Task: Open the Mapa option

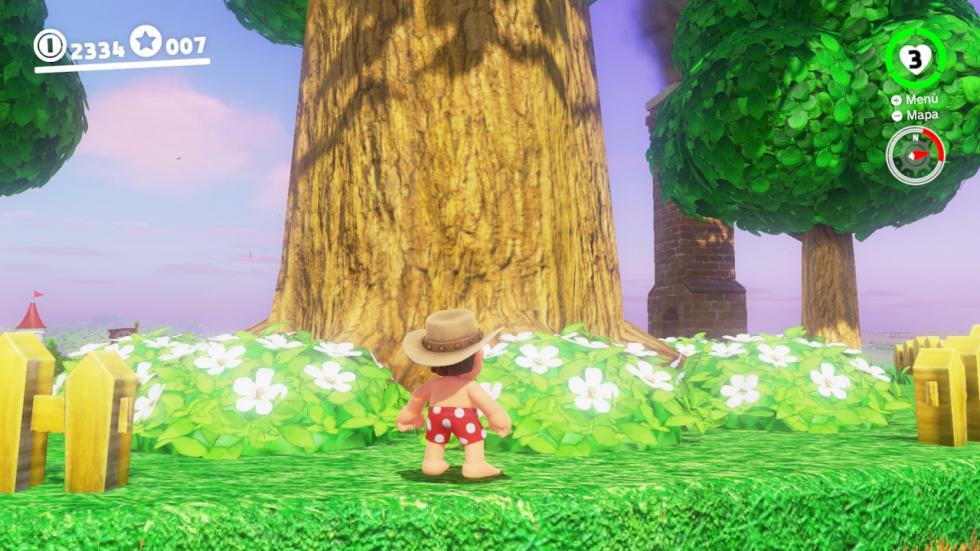Action: 915,115
